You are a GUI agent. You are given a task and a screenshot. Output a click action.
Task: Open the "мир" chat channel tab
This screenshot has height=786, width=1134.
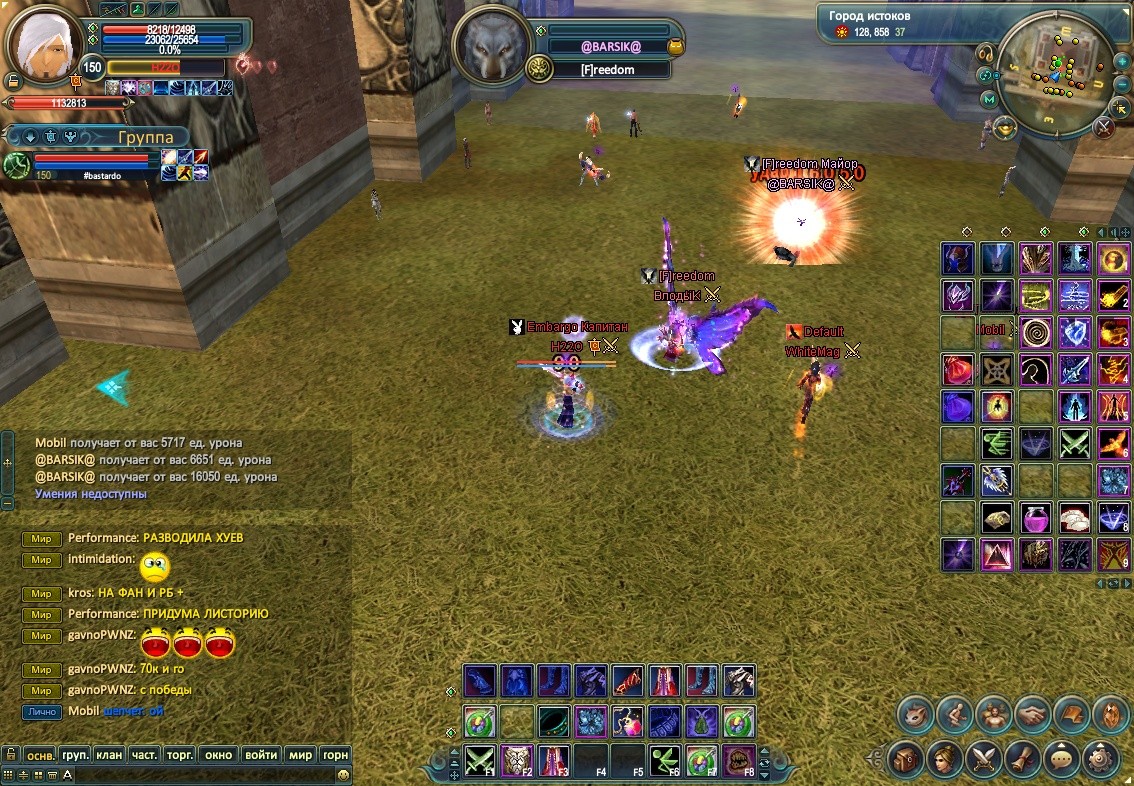click(x=300, y=755)
